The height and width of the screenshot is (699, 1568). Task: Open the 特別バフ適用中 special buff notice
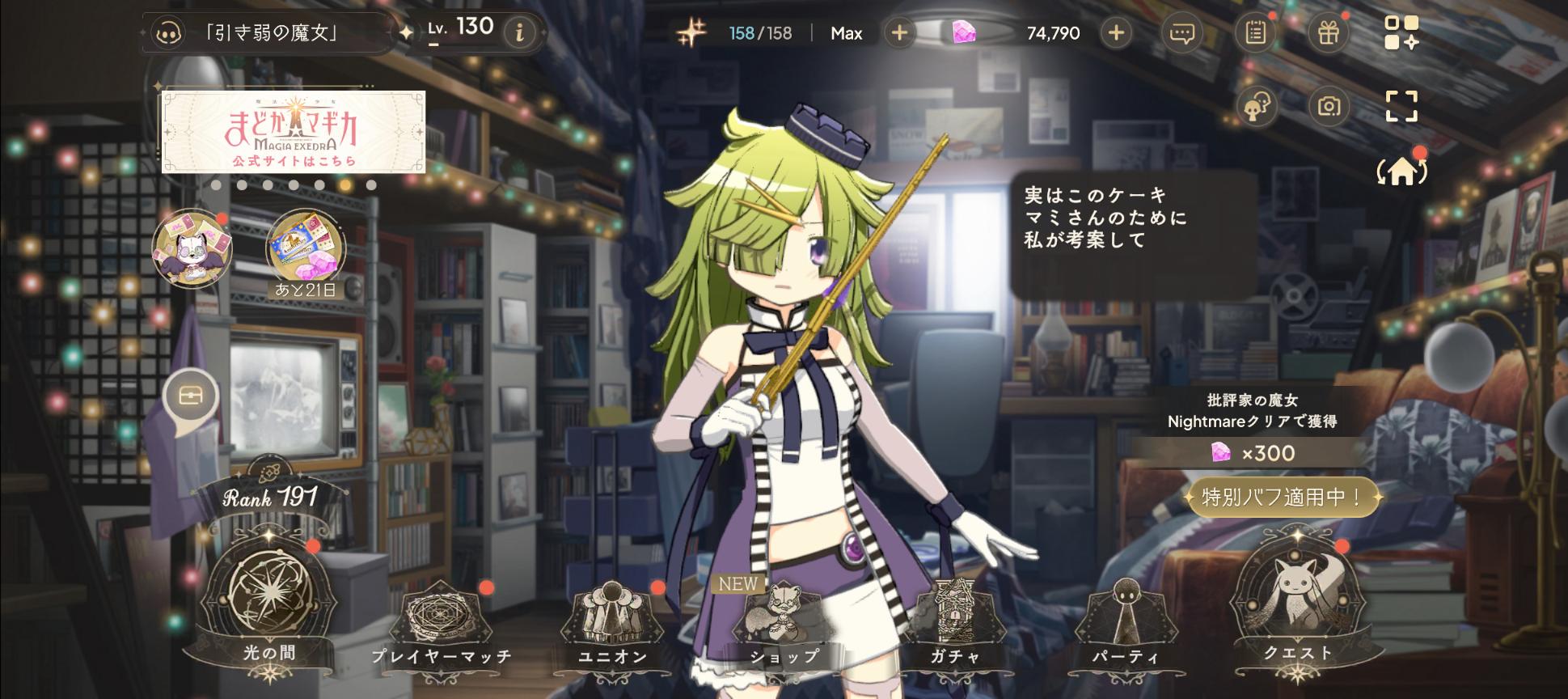(1282, 497)
